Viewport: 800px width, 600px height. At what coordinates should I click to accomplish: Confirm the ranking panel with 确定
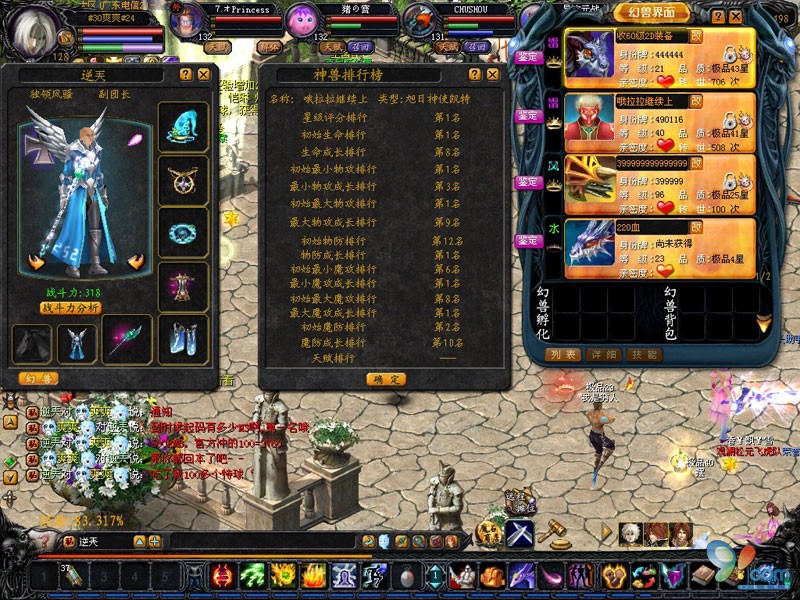[x=385, y=379]
